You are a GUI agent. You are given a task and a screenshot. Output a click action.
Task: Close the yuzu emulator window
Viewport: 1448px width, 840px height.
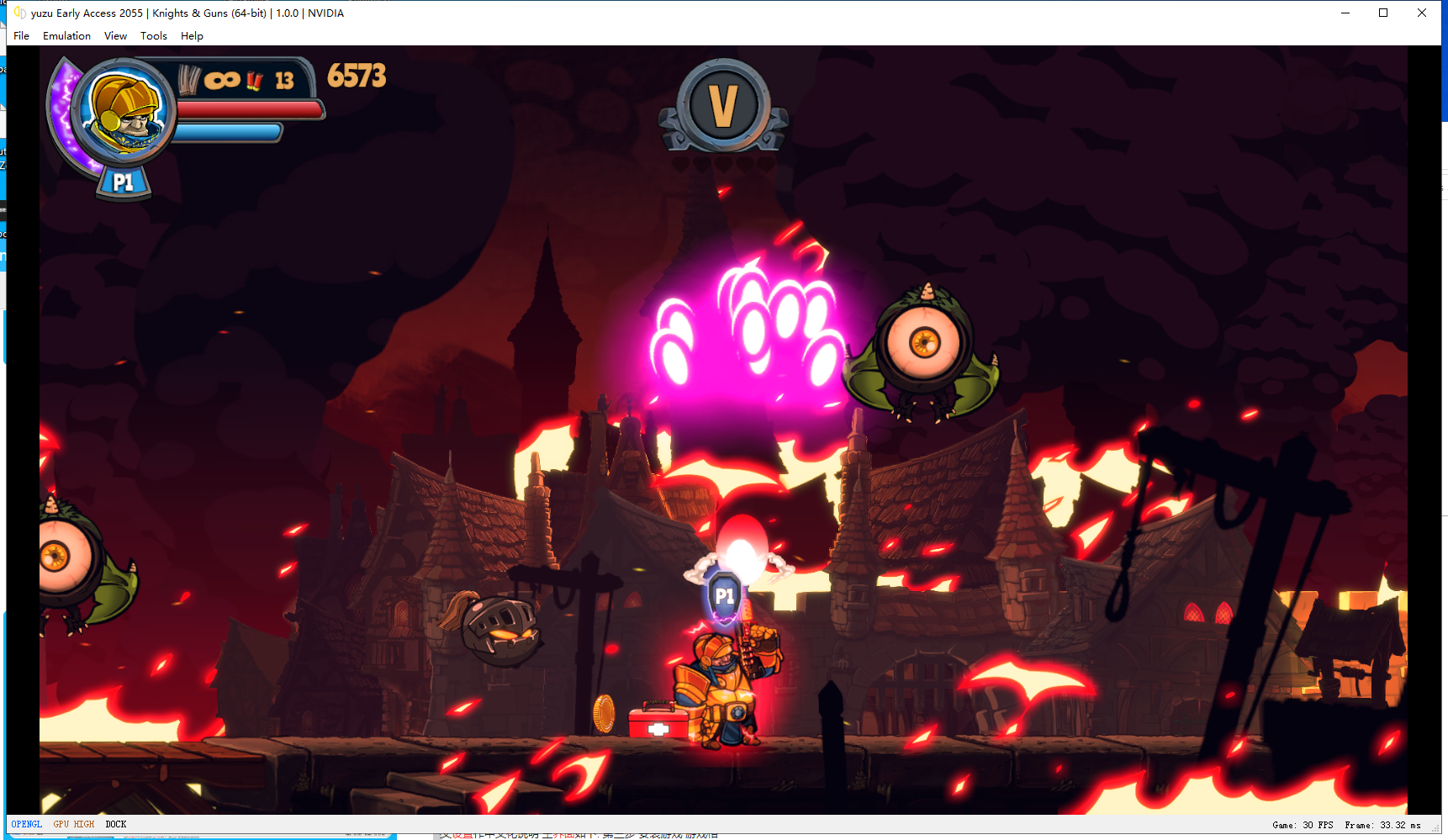point(1422,13)
